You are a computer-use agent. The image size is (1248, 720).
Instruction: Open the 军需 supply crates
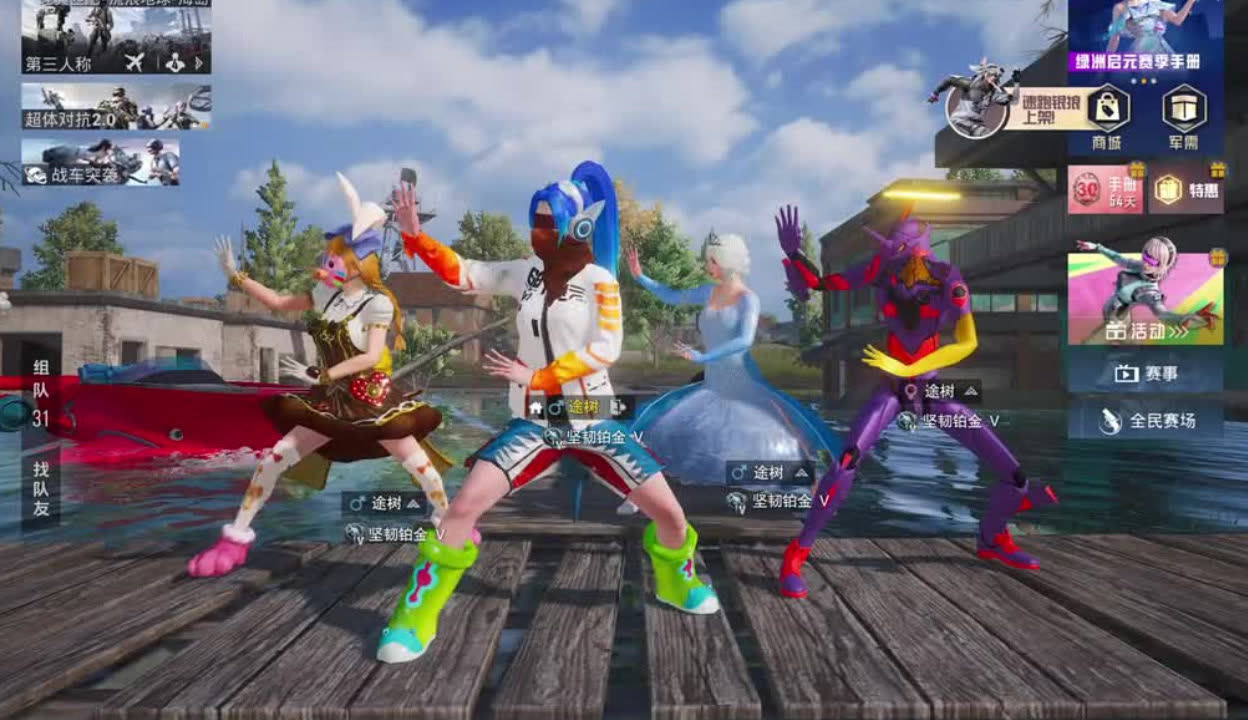[x=1183, y=116]
